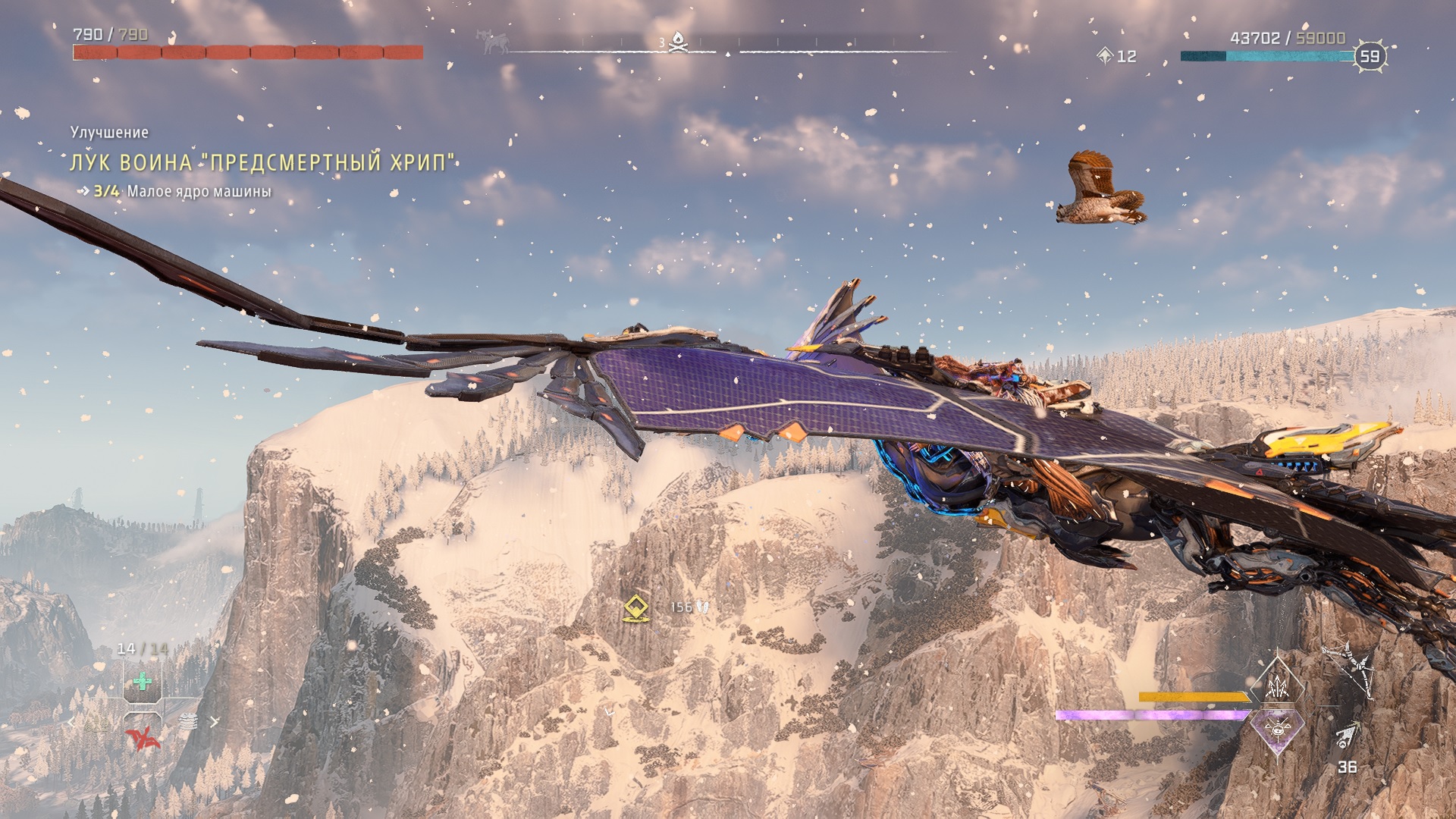Click the campfire marker on the compass
1456x819 pixels.
[x=679, y=42]
